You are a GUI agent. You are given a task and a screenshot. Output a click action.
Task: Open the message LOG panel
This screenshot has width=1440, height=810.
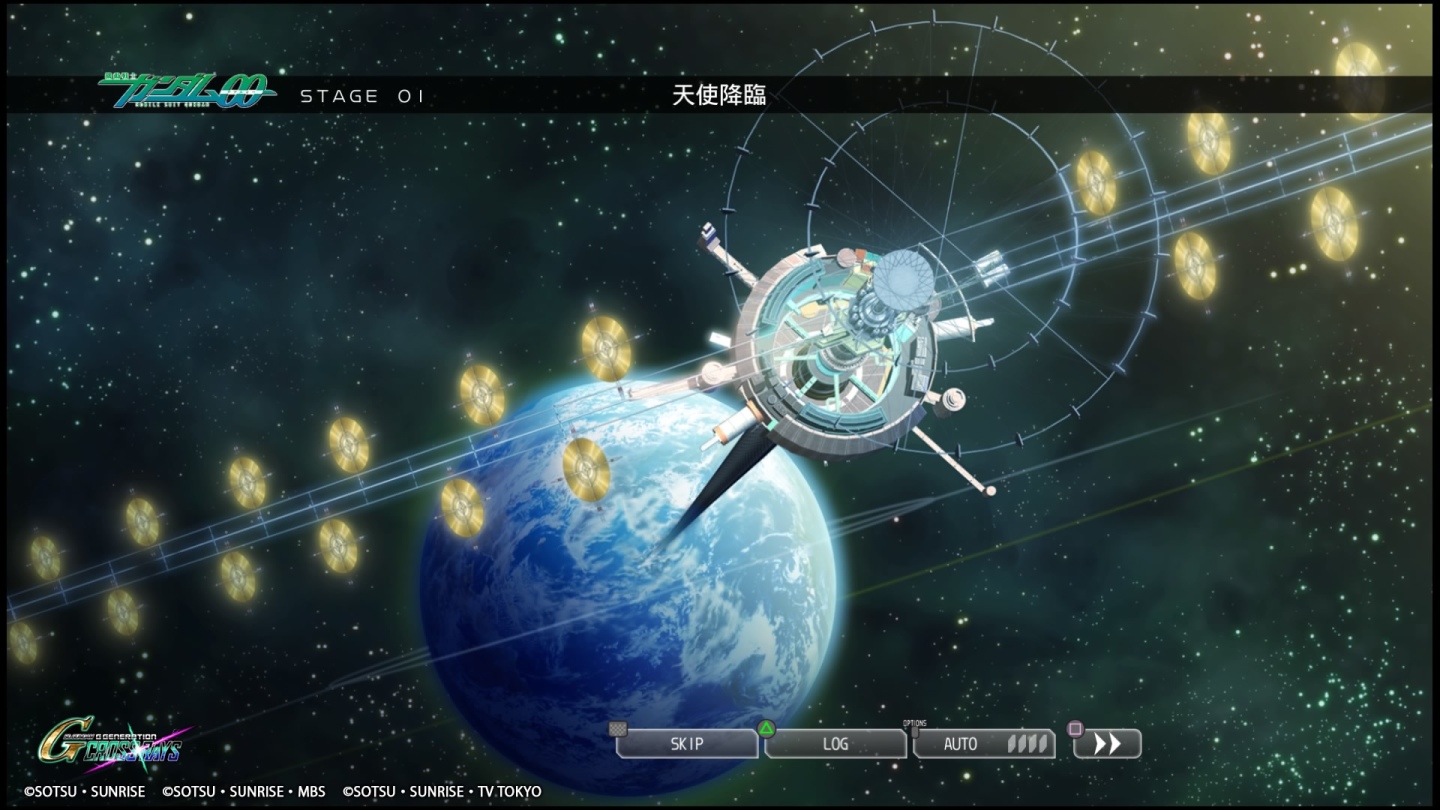click(x=835, y=744)
